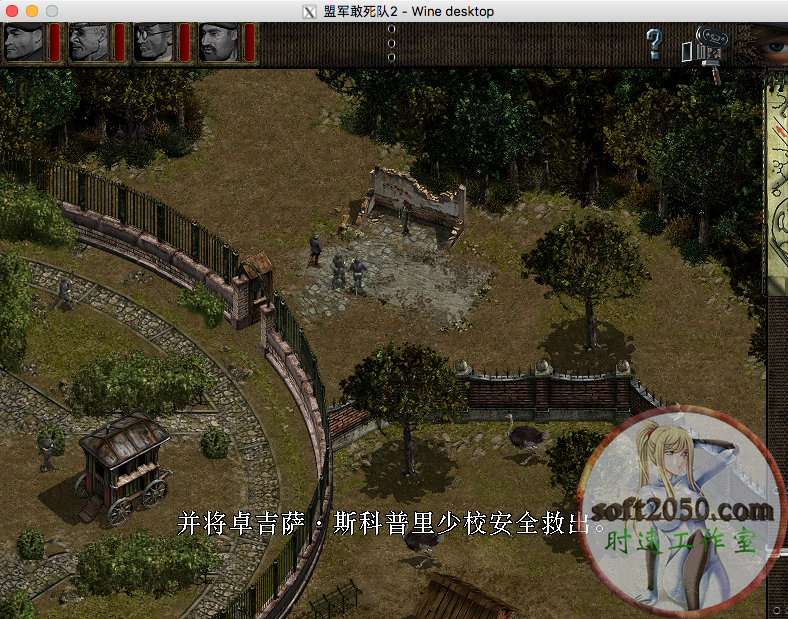The image size is (788, 619).
Task: Activate the film camera view icon
Action: pos(704,49)
